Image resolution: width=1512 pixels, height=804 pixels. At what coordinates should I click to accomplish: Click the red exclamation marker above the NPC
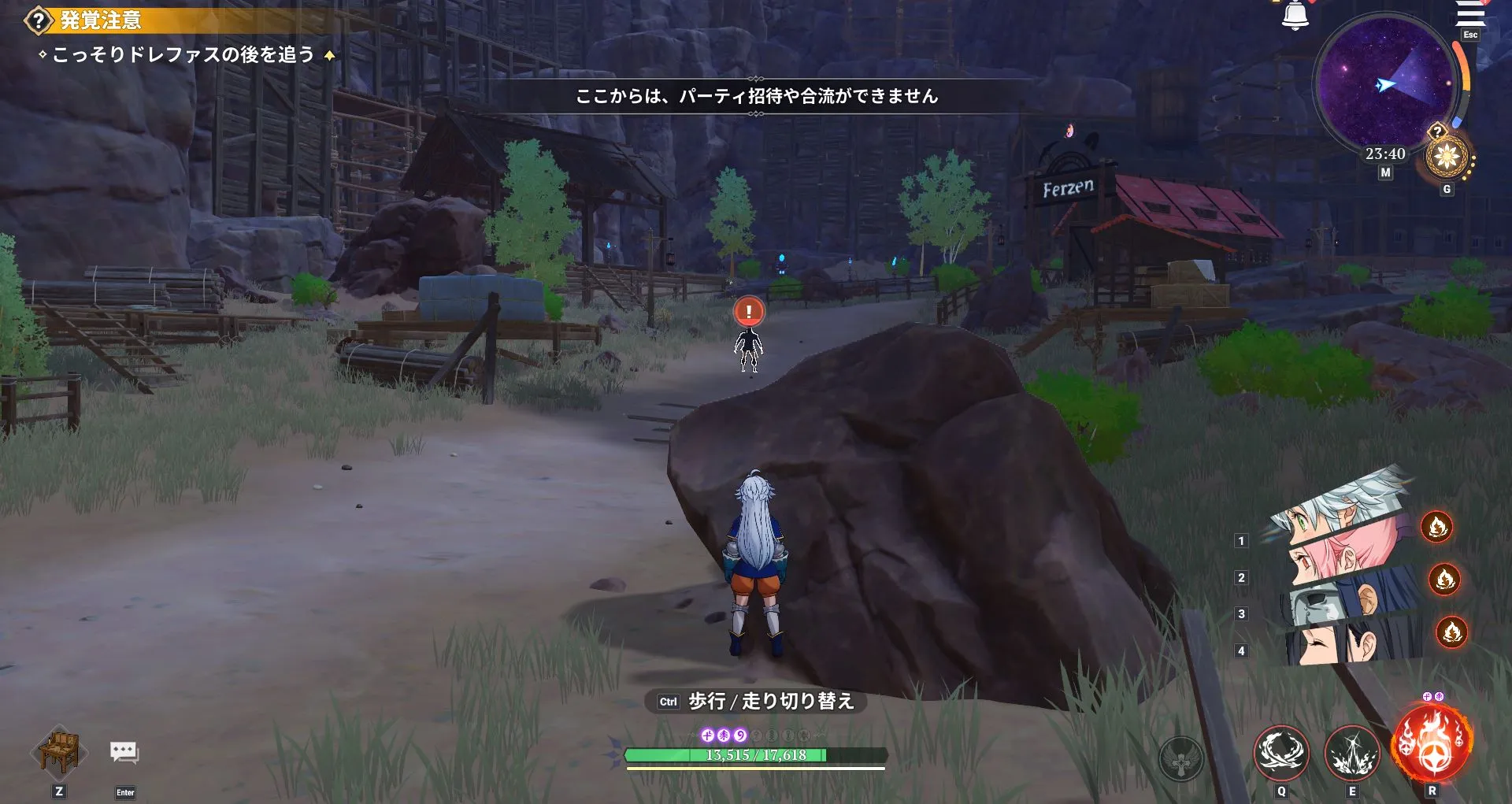[747, 311]
